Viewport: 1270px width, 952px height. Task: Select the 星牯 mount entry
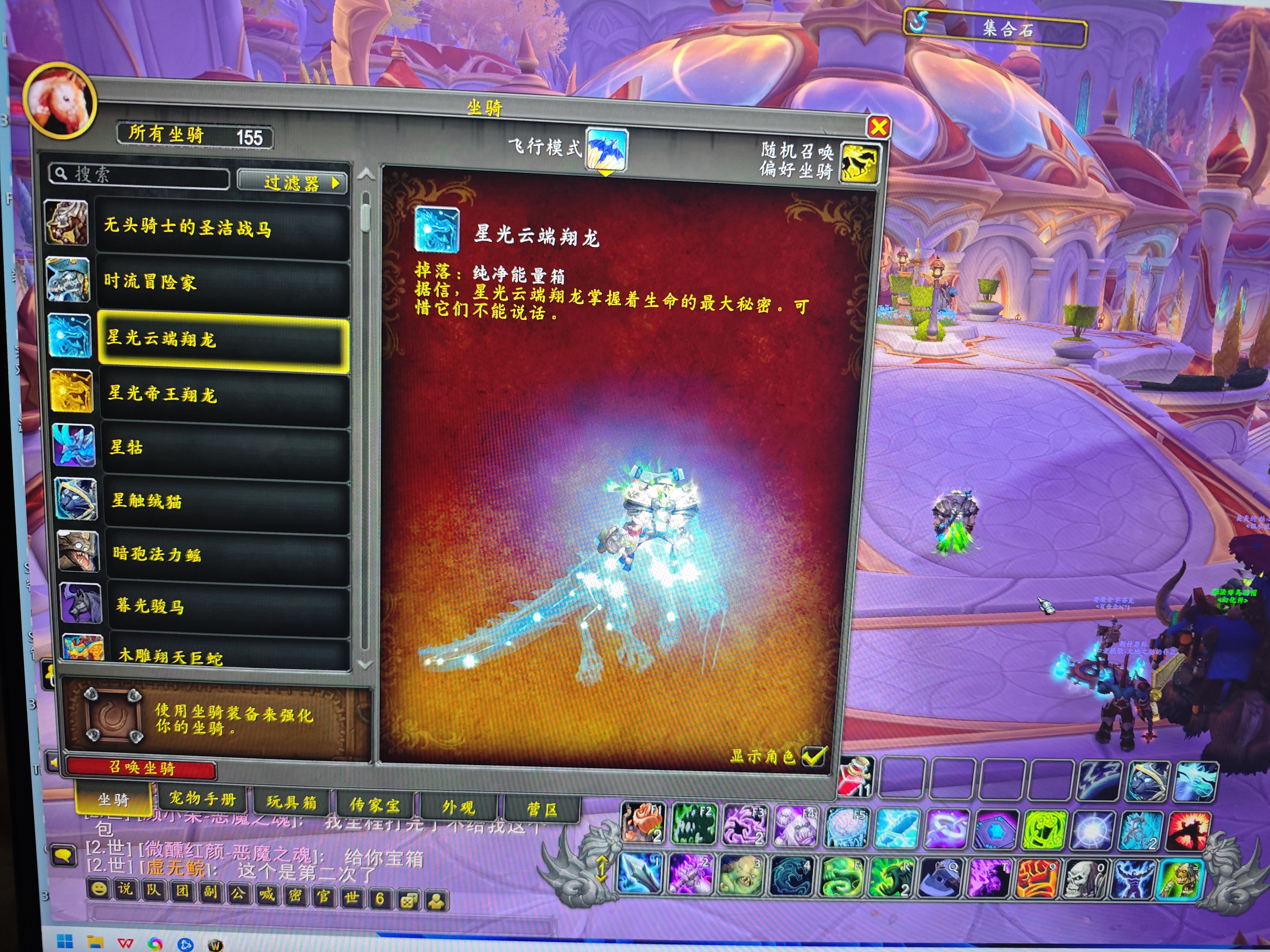(226, 447)
